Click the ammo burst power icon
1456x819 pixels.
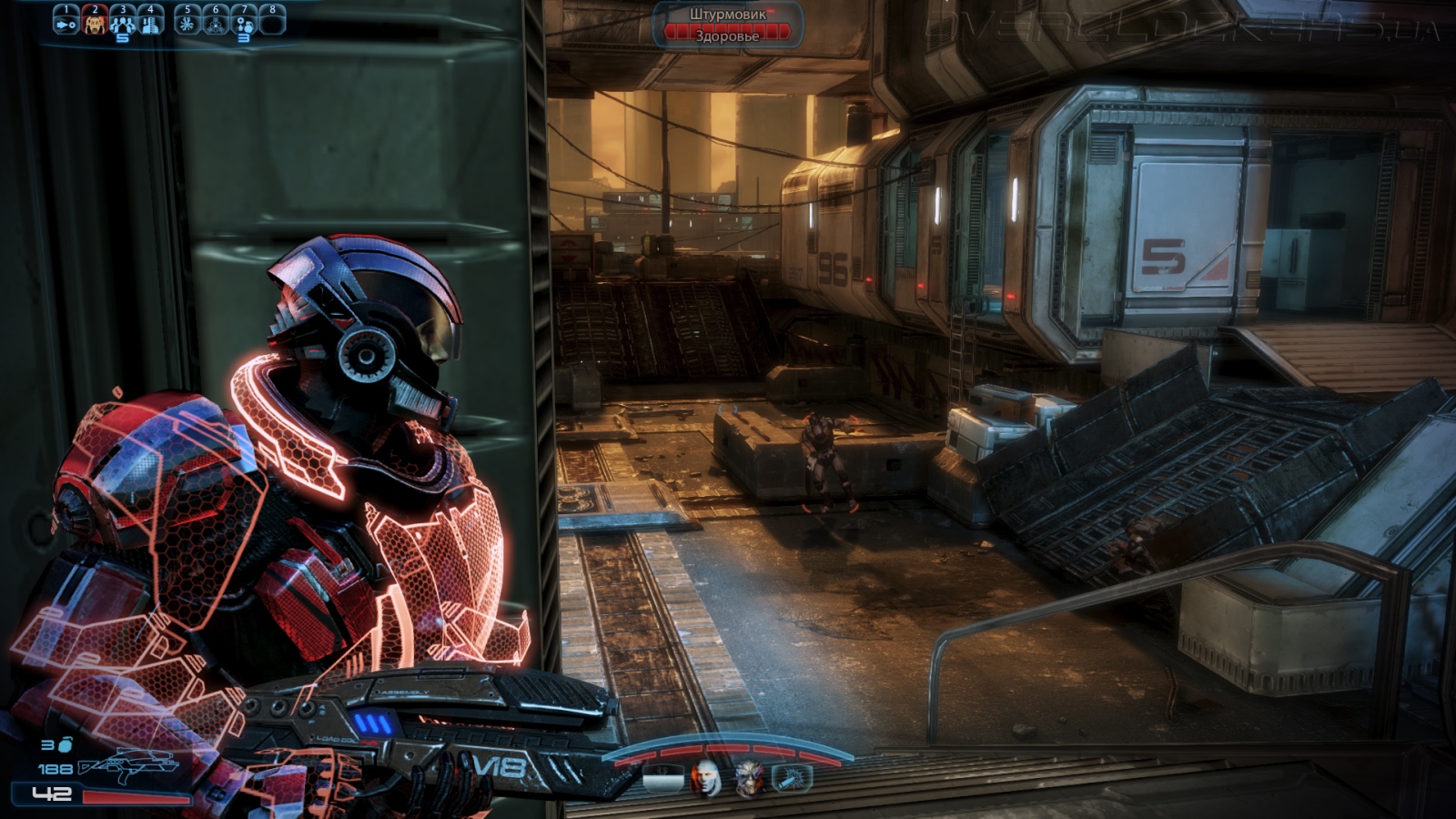click(792, 778)
